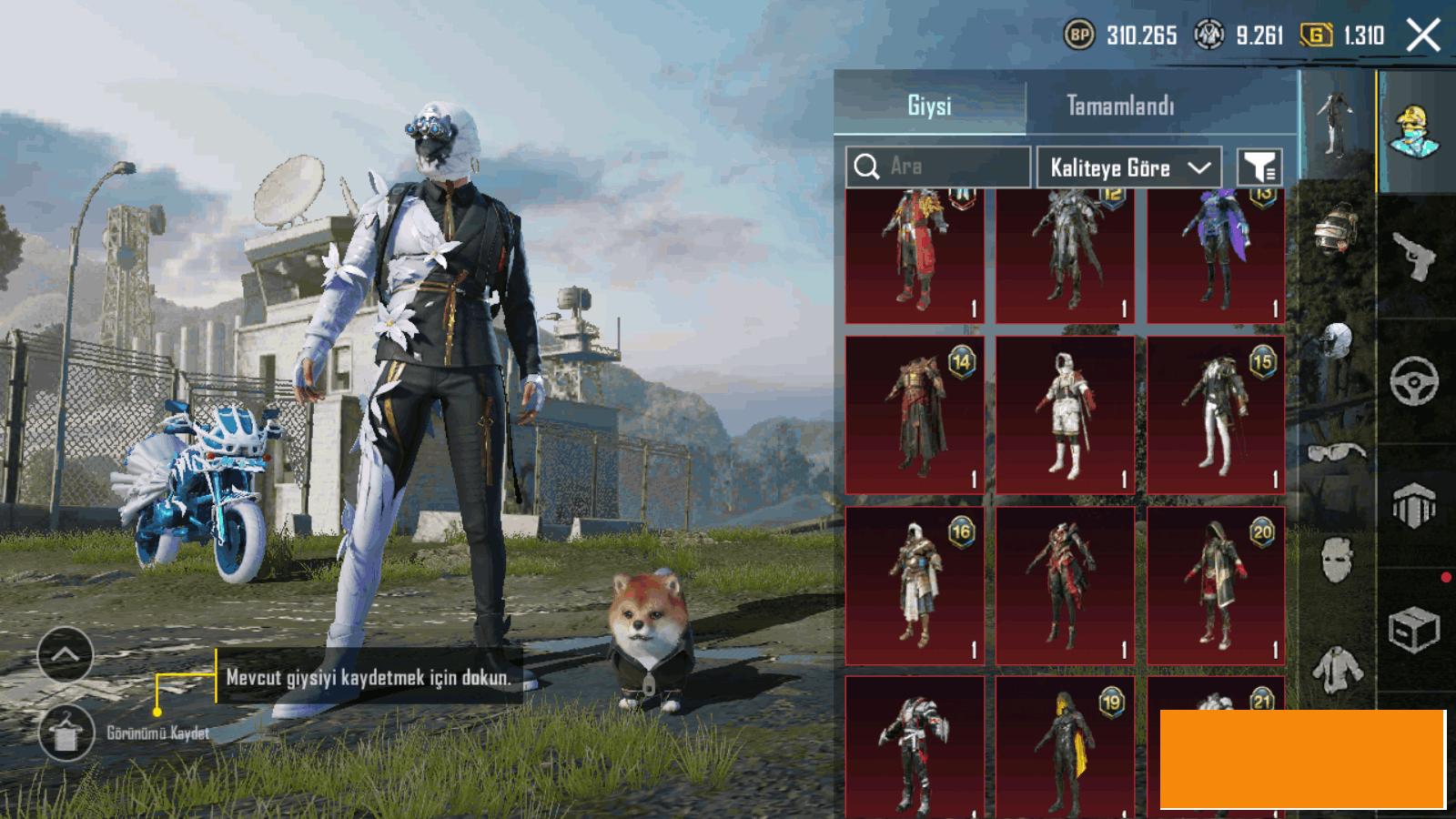Select the outfit with level 15 badge
Image resolution: width=1456 pixels, height=819 pixels.
click(1216, 415)
